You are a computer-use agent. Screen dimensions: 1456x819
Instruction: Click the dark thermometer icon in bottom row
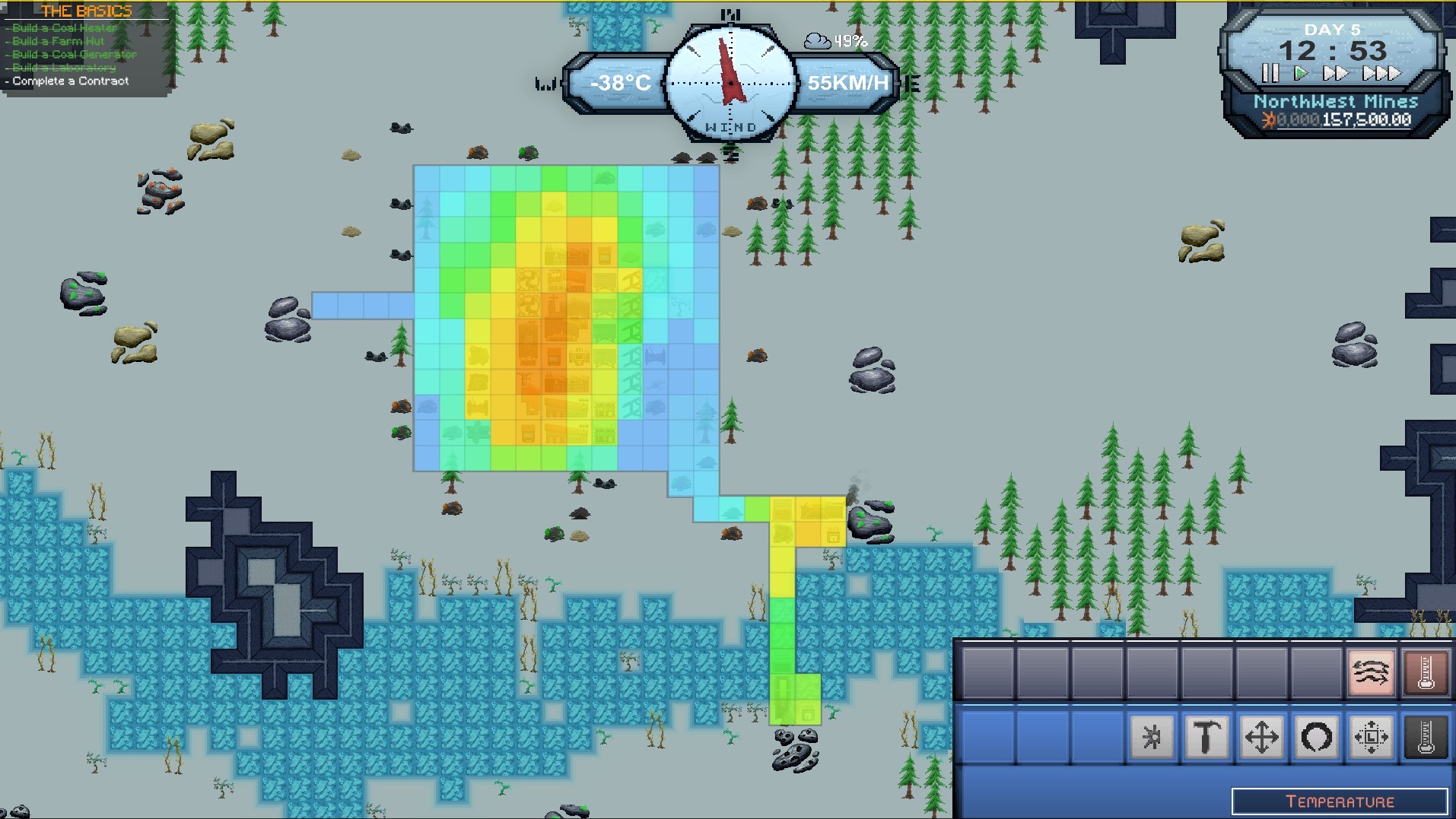tap(1424, 738)
